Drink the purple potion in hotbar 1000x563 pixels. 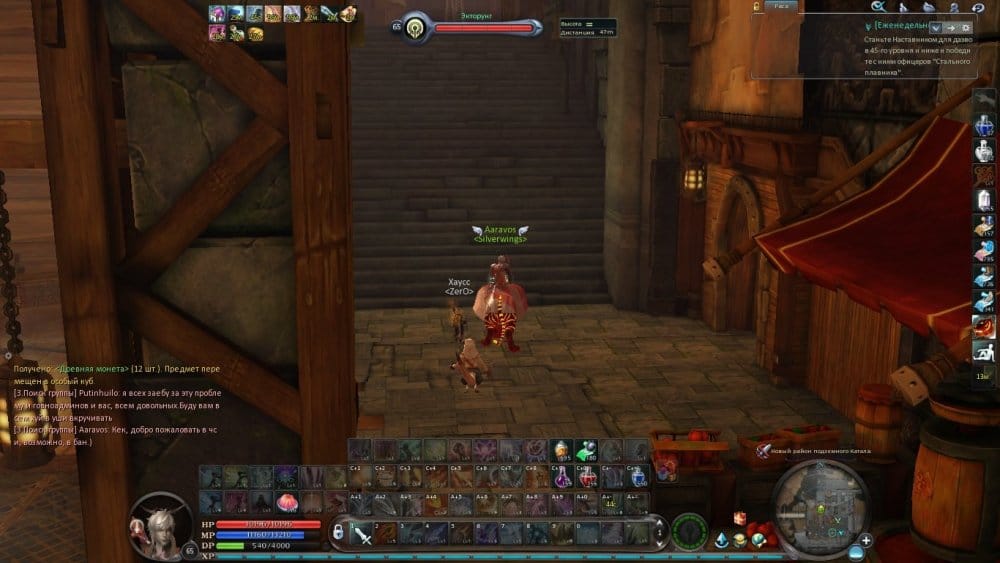click(562, 476)
